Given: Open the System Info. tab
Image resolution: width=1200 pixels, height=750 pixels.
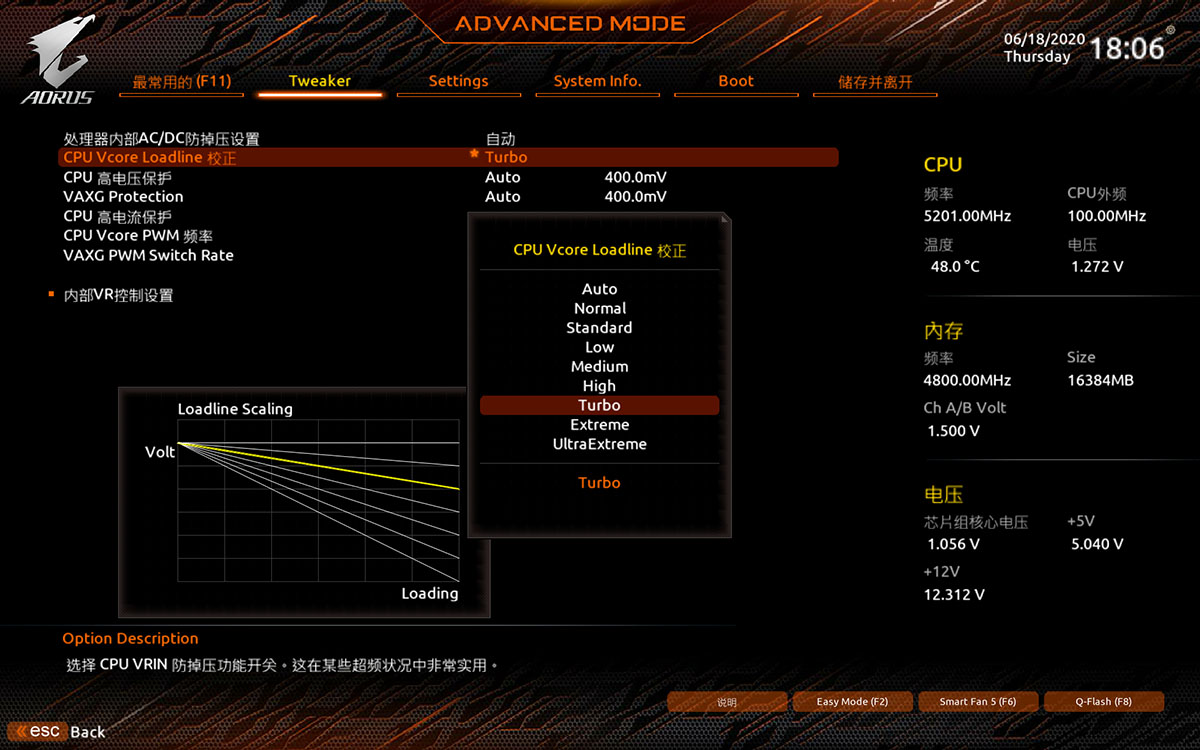Looking at the screenshot, I should click(x=597, y=81).
